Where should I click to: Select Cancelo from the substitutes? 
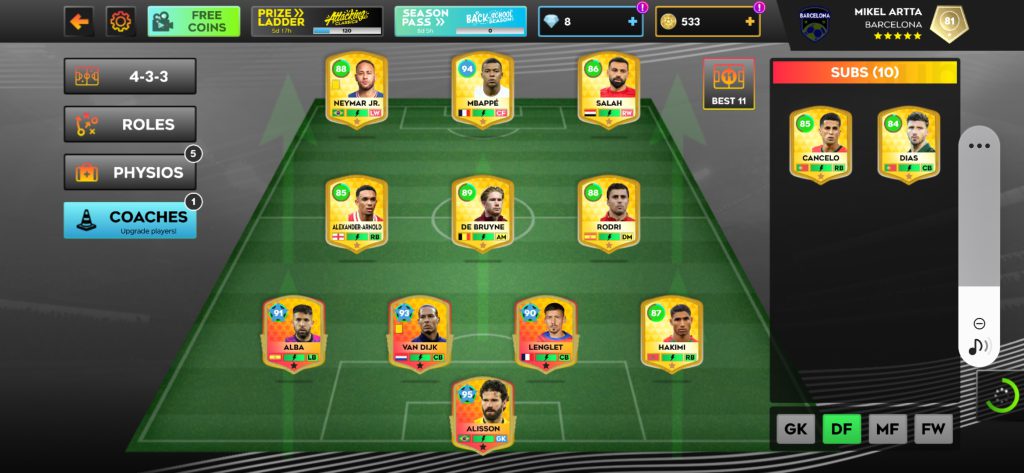pos(820,145)
